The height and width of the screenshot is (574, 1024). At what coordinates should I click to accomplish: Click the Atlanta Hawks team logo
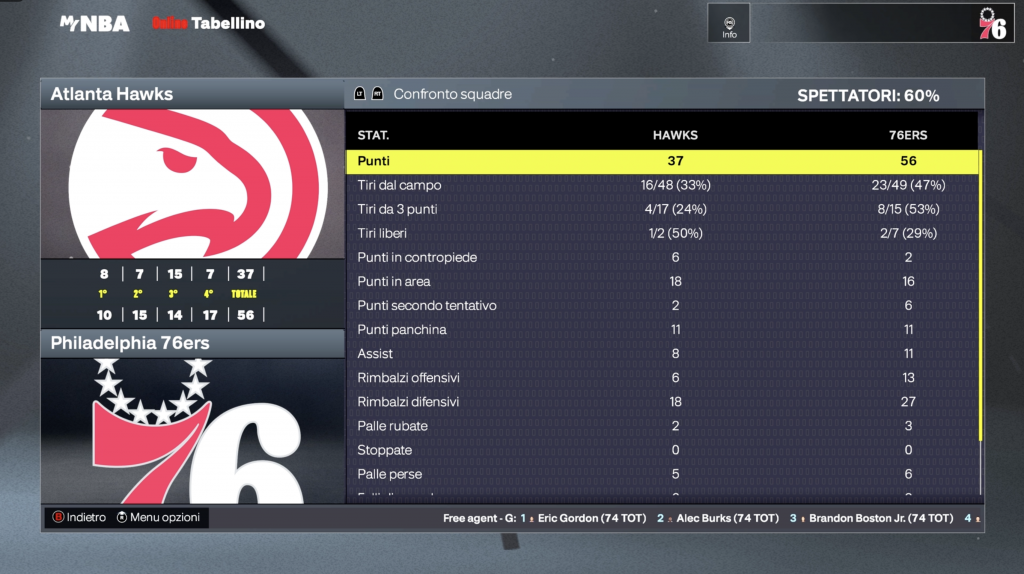point(192,183)
